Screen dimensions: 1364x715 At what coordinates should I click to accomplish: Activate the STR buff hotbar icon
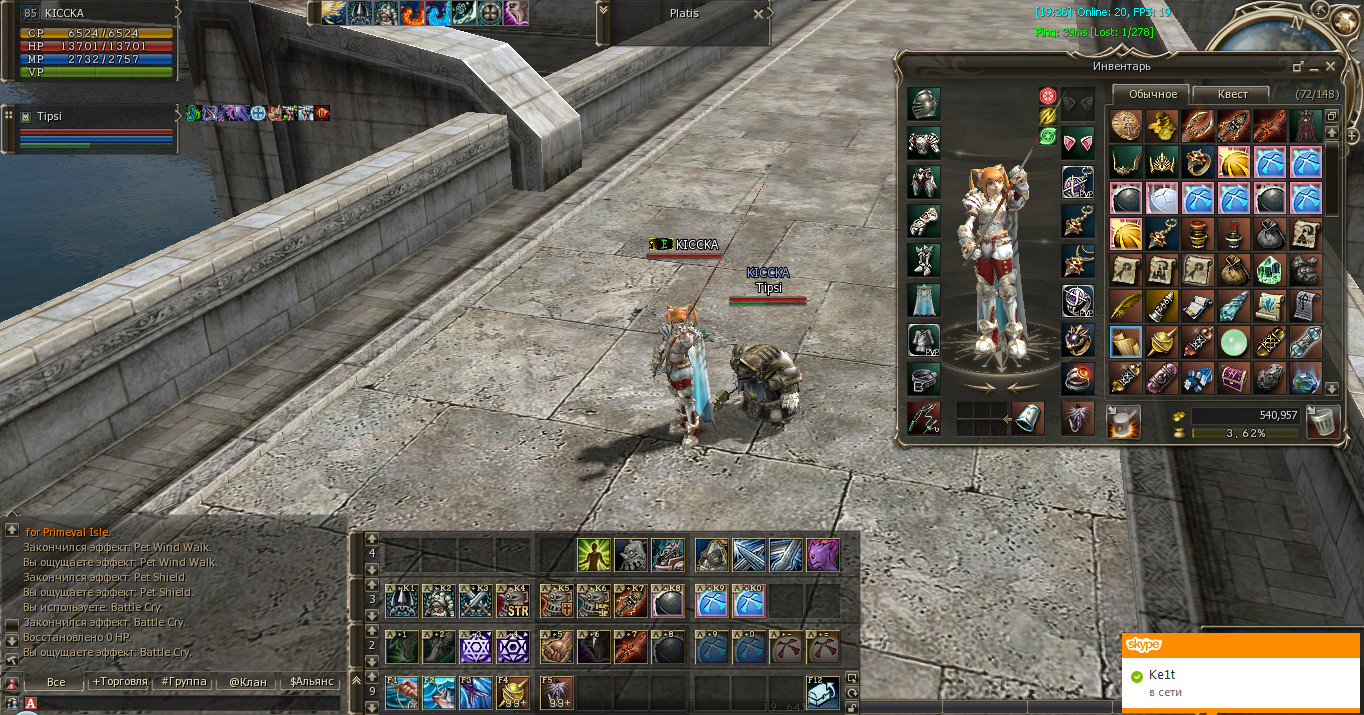click(513, 602)
